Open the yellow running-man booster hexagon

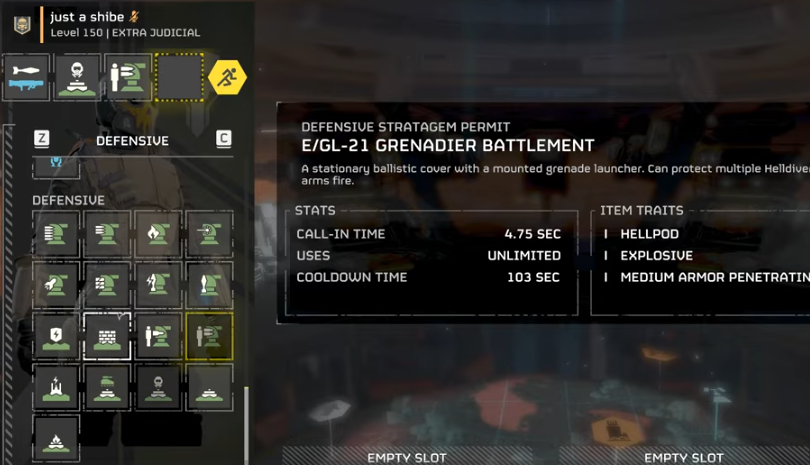(228, 78)
